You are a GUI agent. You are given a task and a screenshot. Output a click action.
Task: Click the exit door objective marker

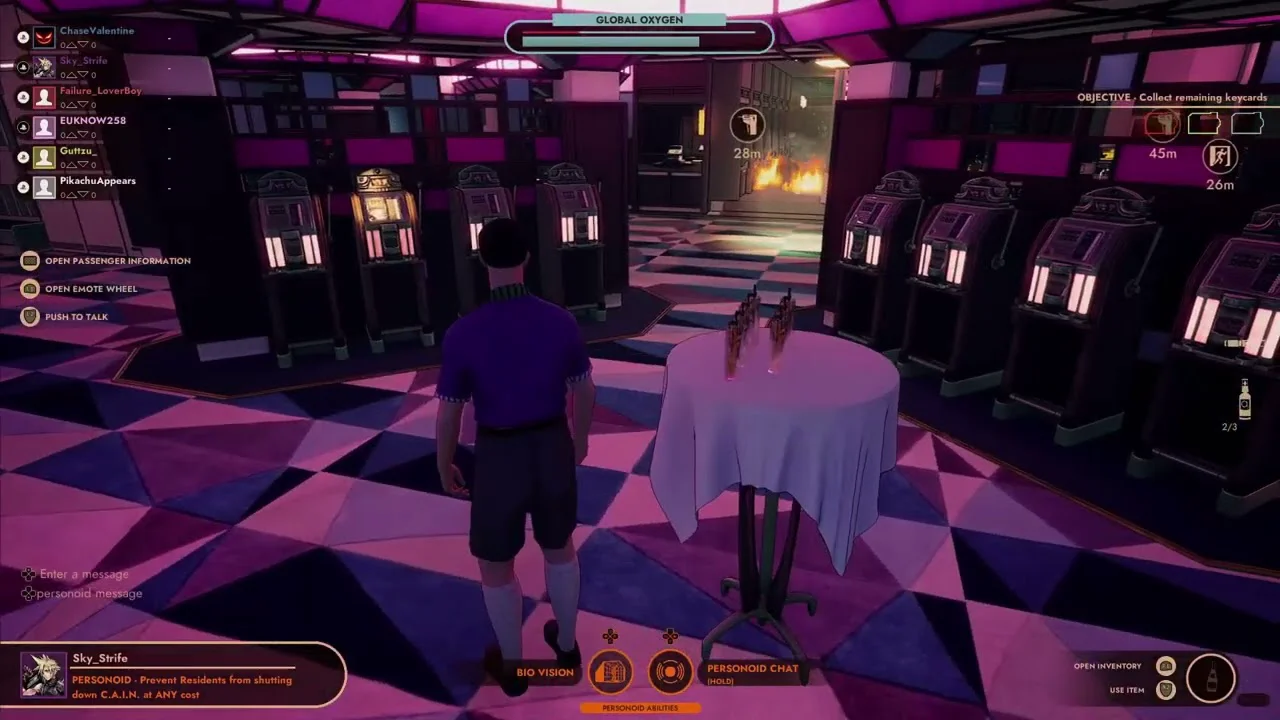1220,156
